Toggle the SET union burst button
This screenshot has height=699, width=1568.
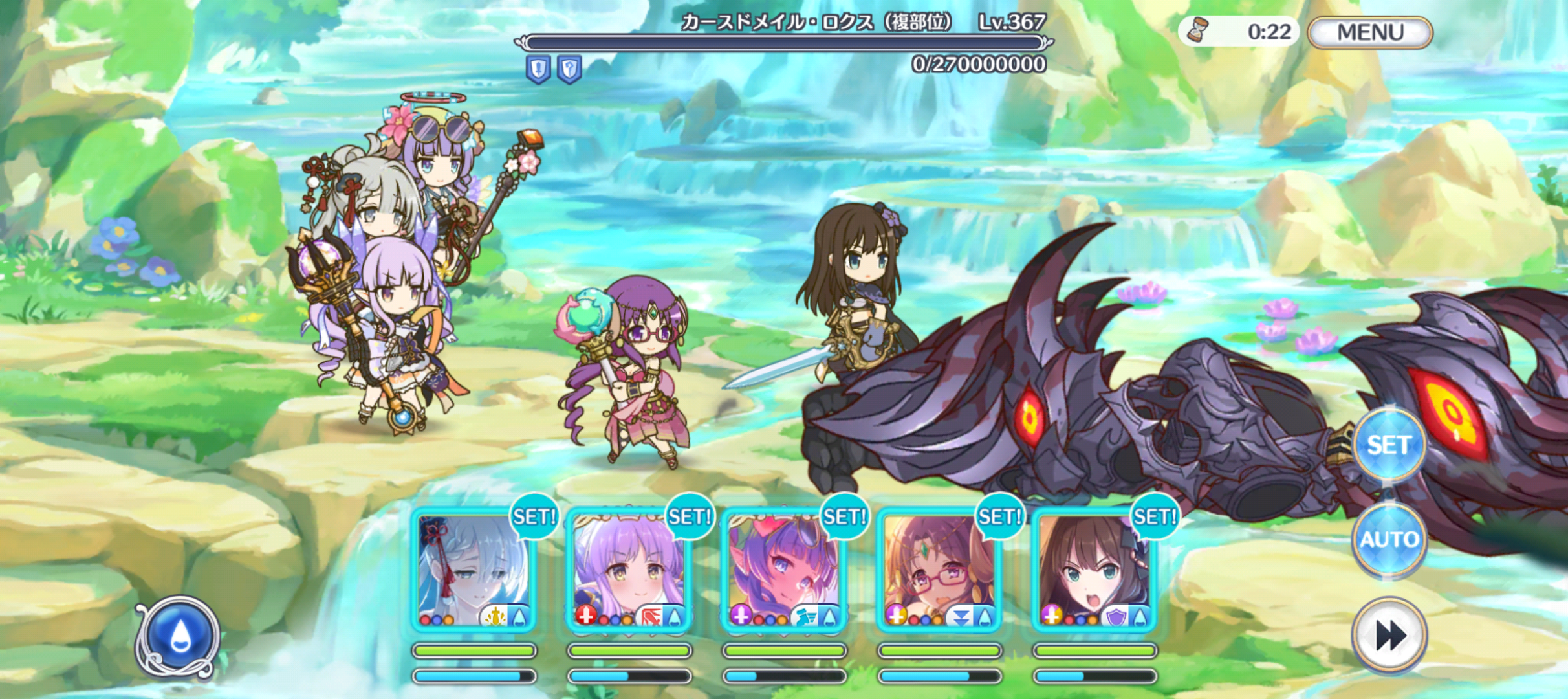click(x=1389, y=445)
